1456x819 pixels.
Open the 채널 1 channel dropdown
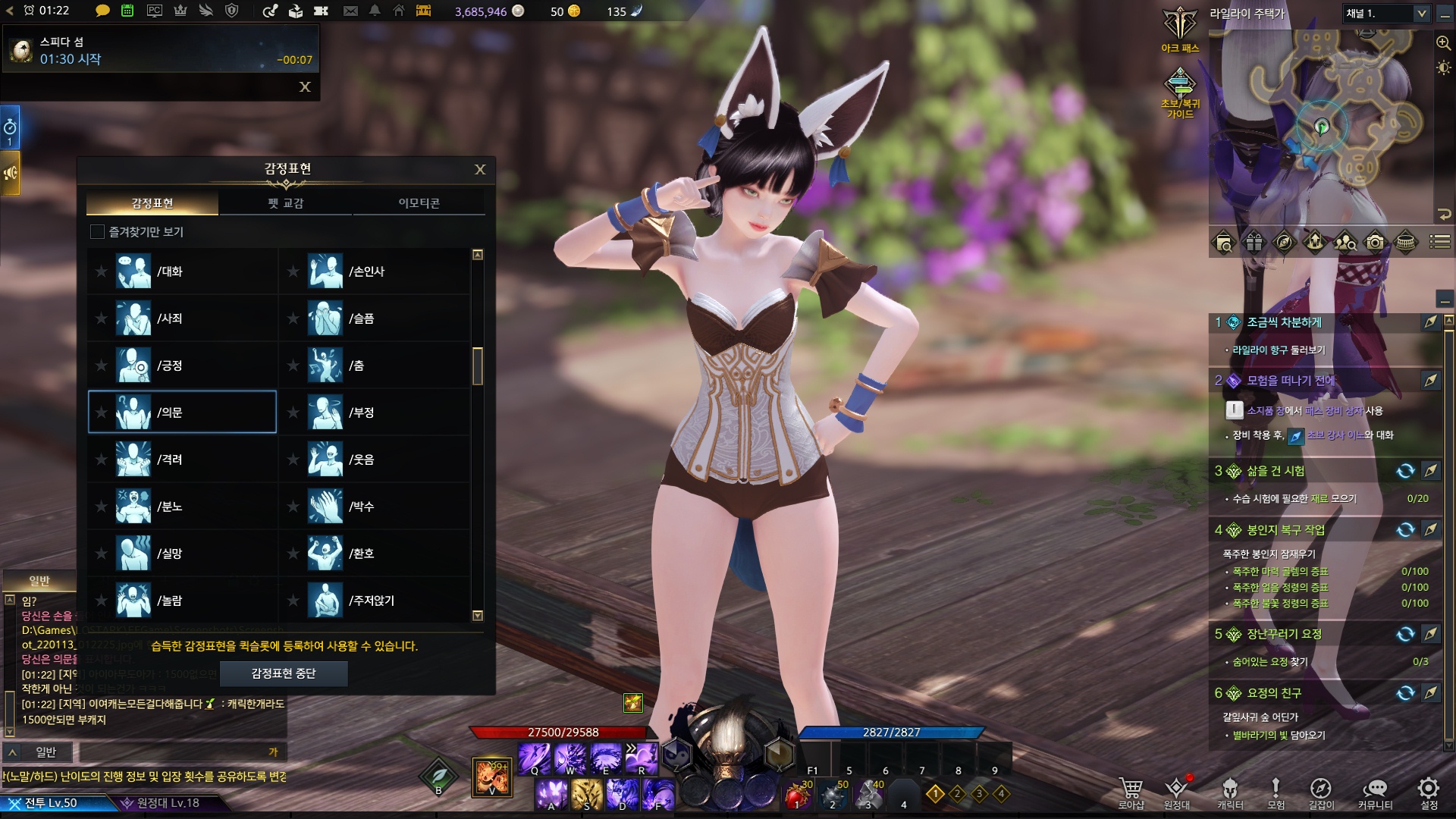pos(1386,14)
